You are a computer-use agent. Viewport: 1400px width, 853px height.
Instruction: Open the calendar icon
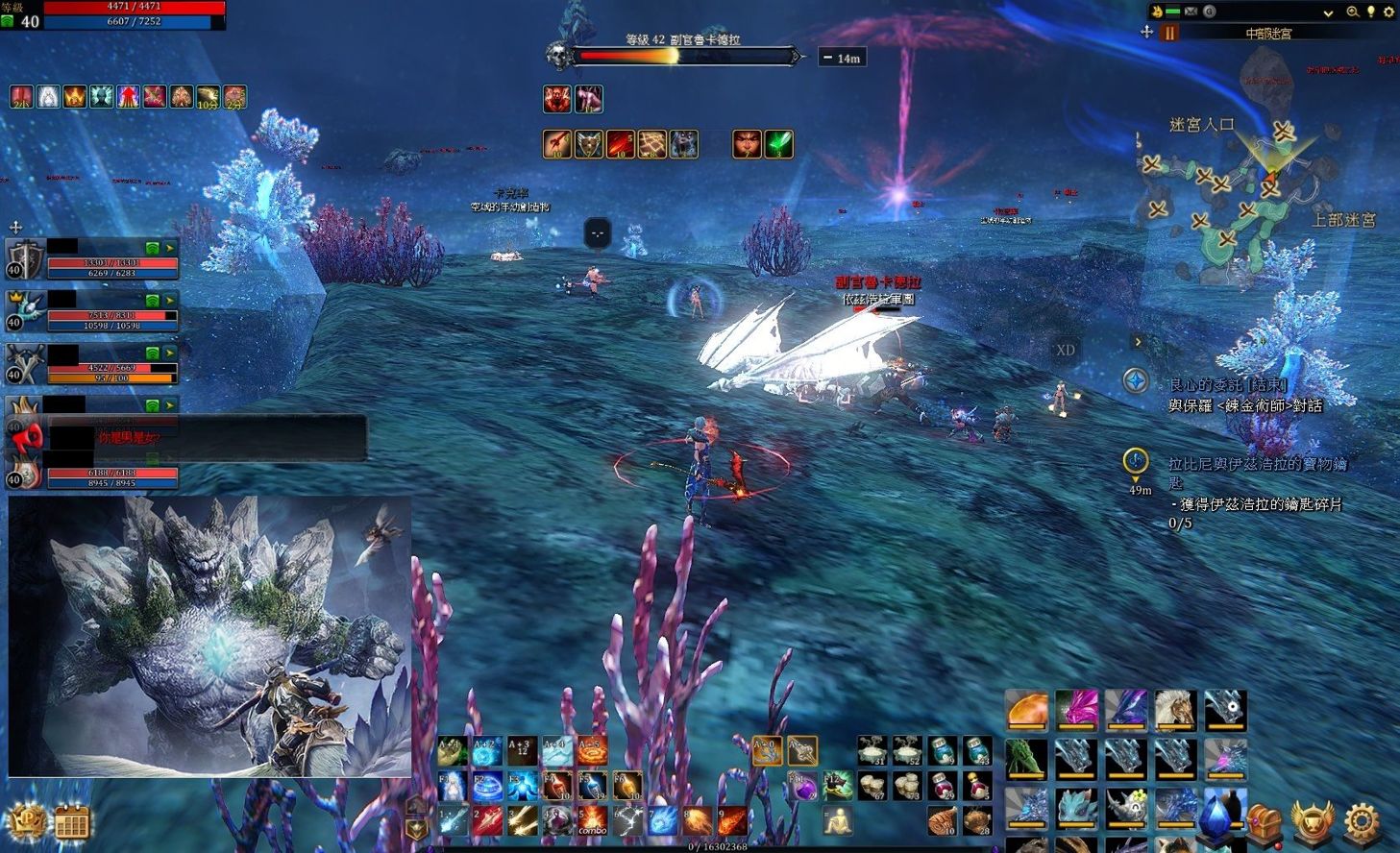click(72, 823)
